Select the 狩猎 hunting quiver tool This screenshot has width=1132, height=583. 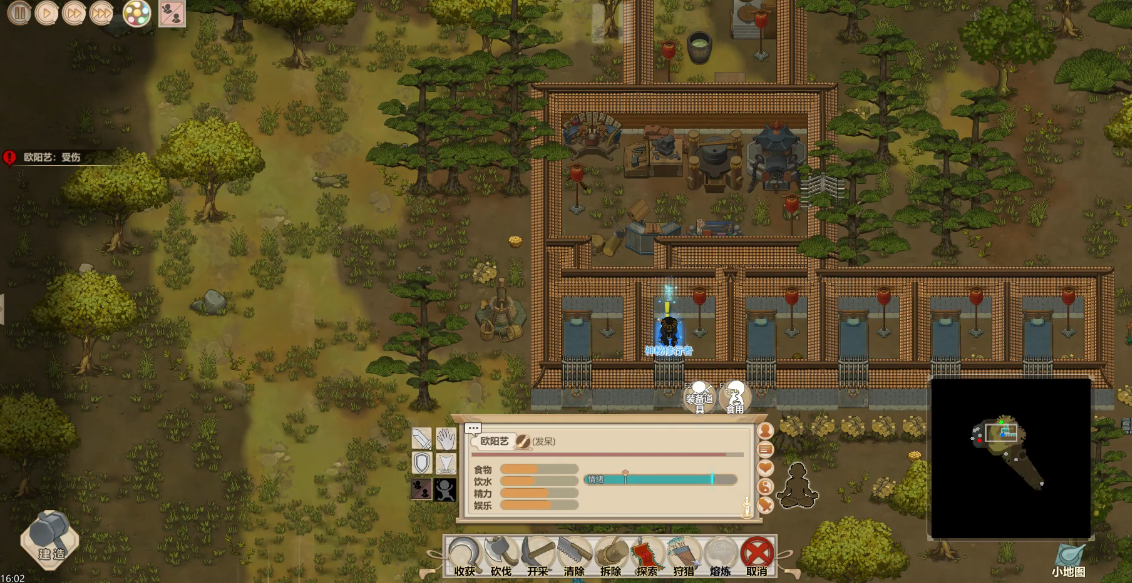(x=684, y=555)
